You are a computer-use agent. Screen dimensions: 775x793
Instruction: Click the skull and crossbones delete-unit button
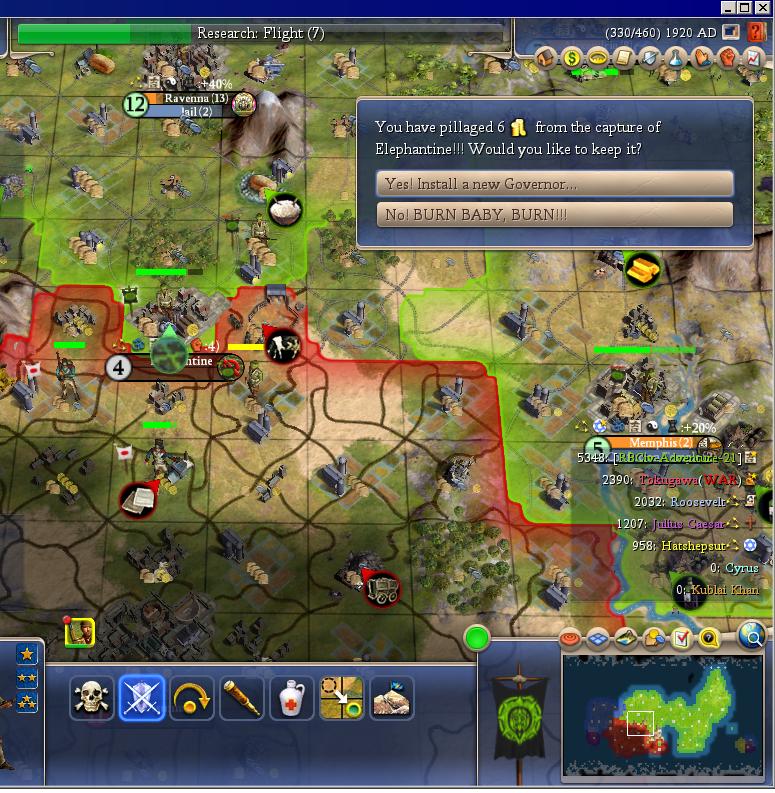tap(92, 698)
